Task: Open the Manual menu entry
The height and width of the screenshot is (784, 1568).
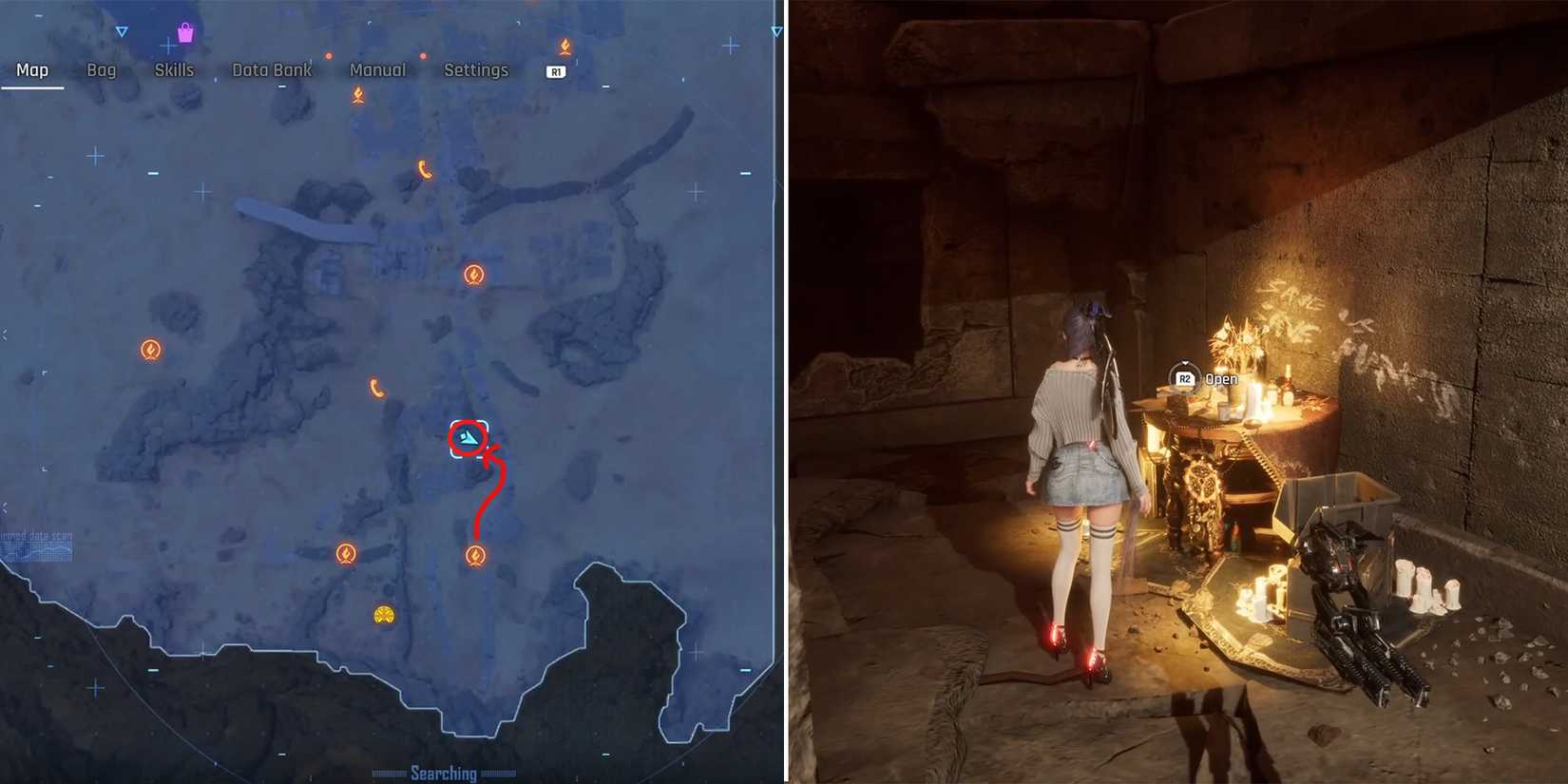Action: click(x=377, y=69)
